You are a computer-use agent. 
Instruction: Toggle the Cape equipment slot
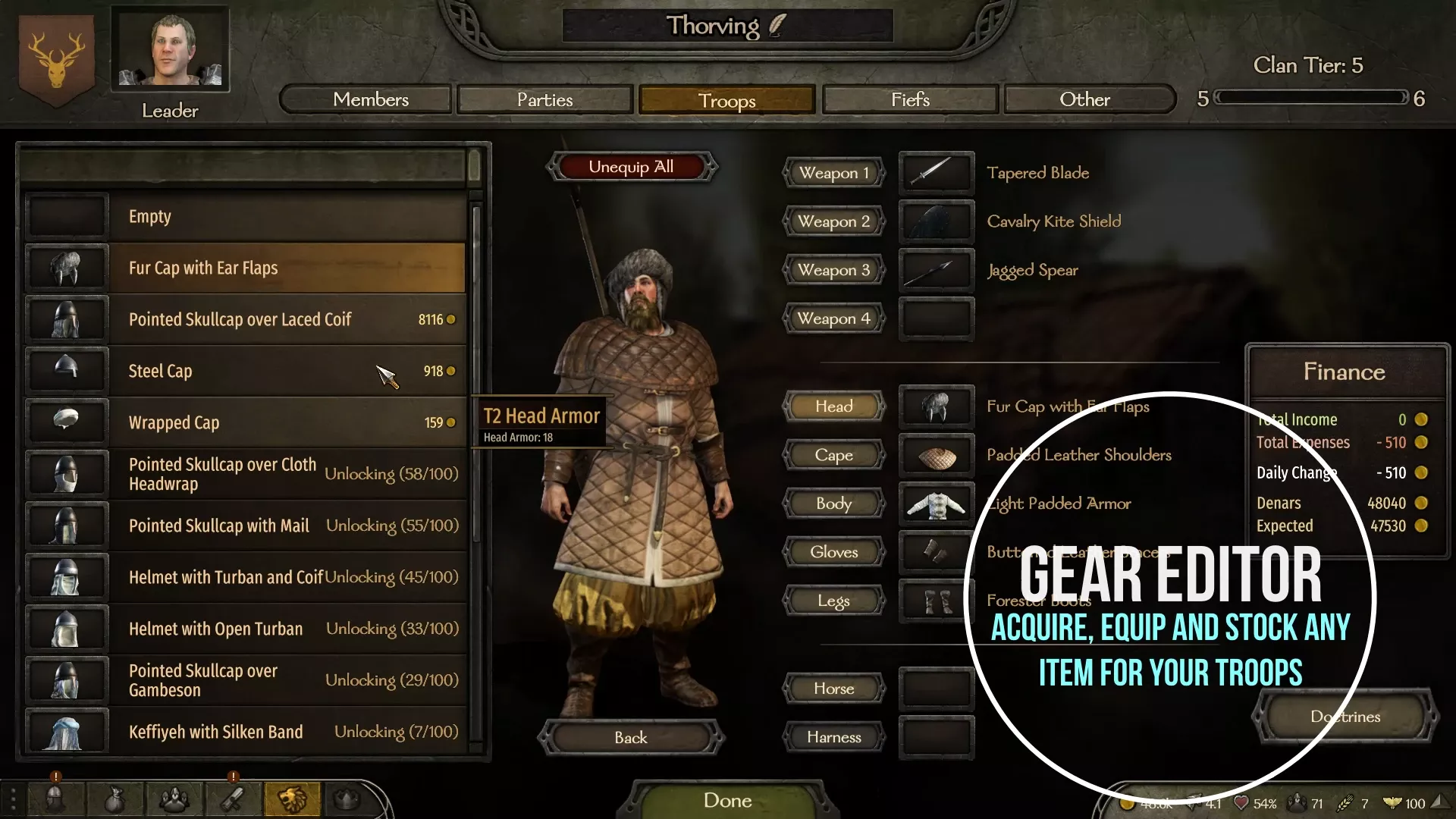pos(833,455)
